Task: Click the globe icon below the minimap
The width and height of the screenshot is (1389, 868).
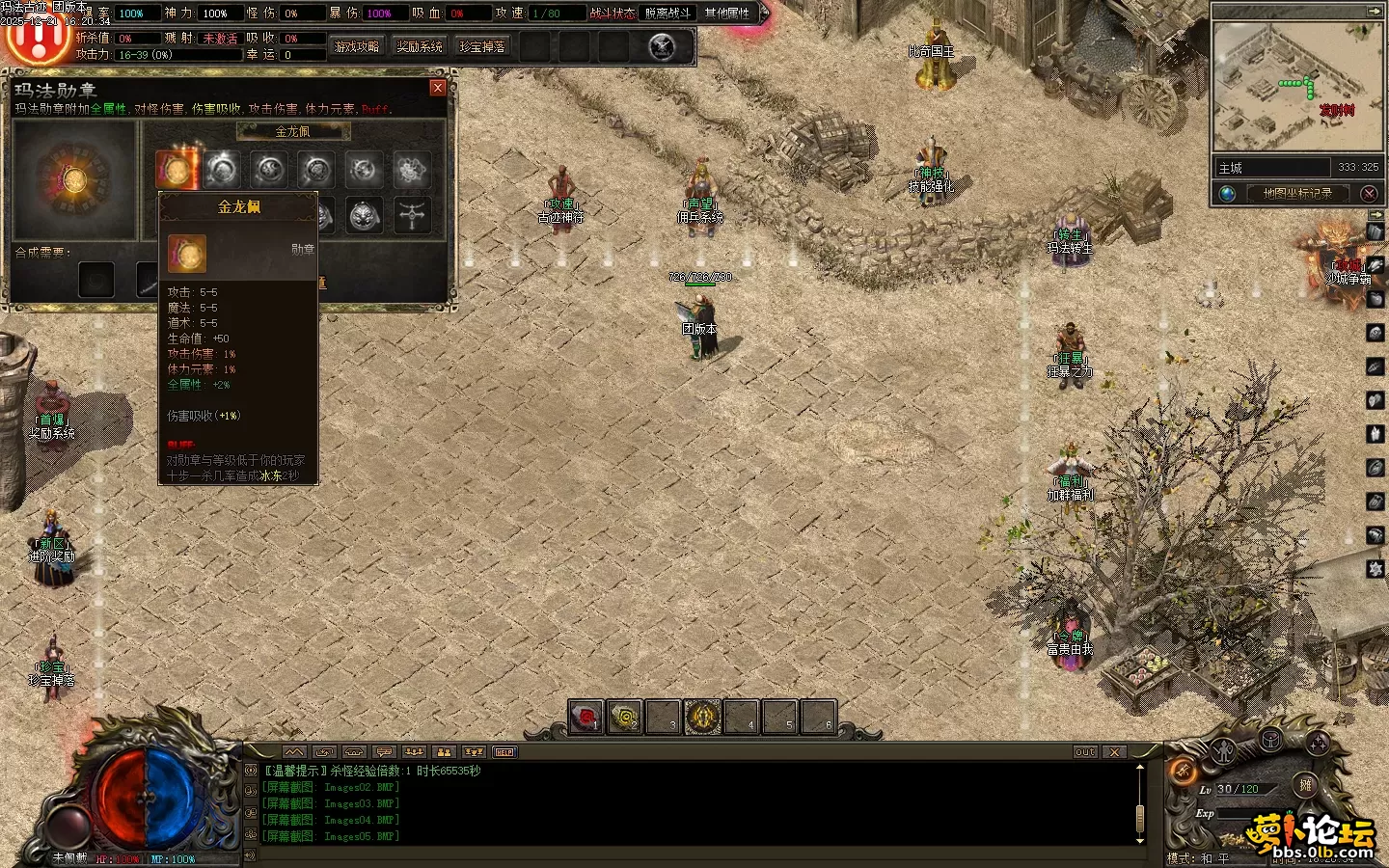Action: click(1228, 194)
